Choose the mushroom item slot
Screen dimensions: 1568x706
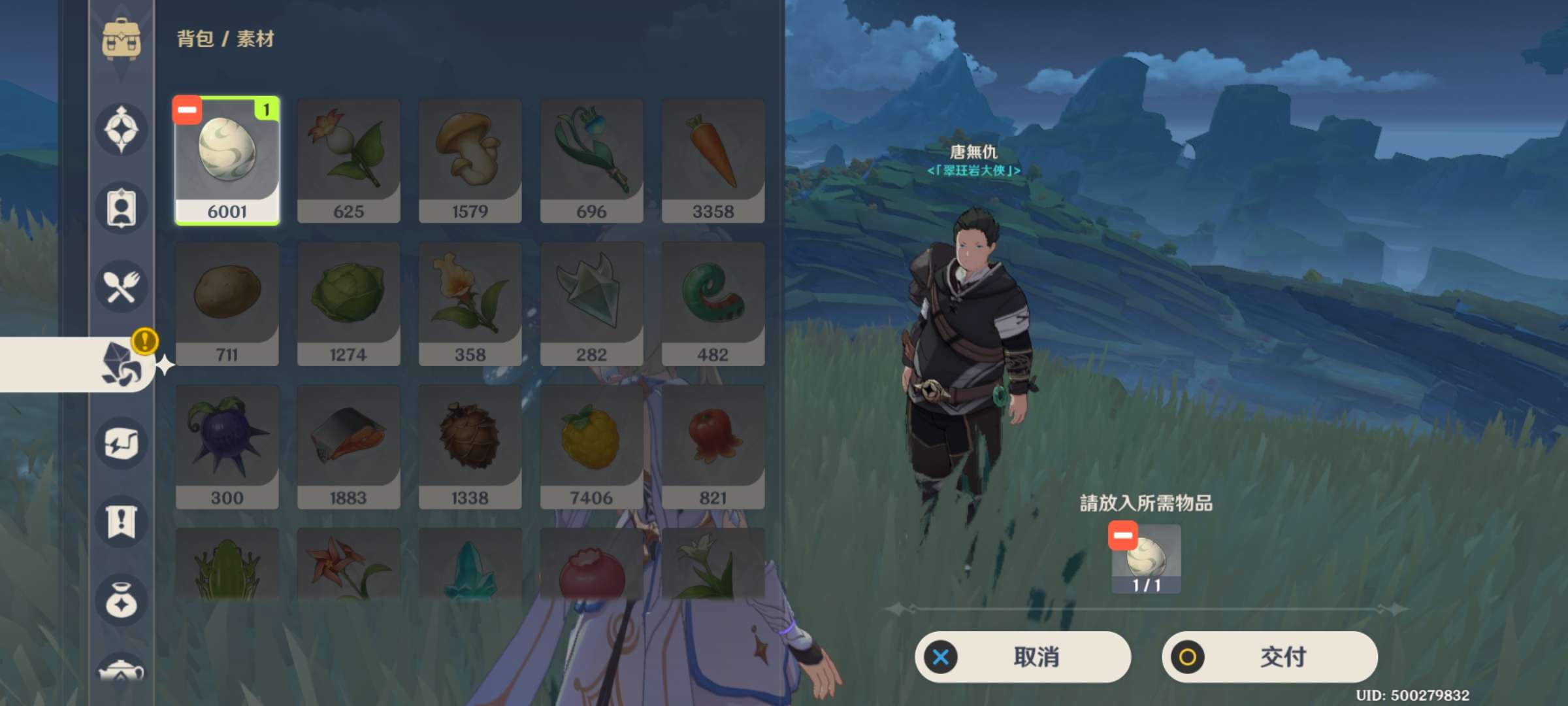tap(470, 161)
